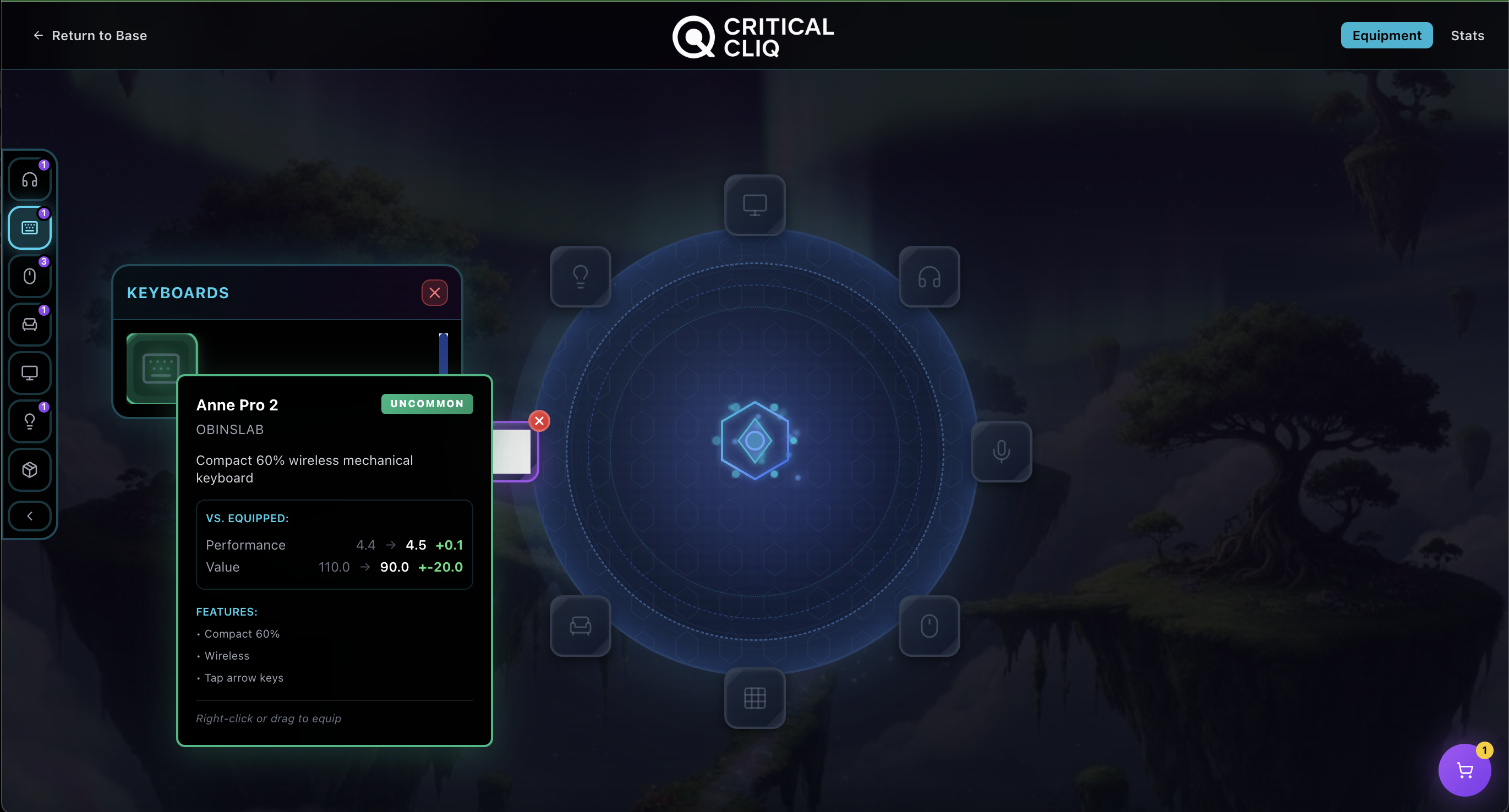
Task: Dismiss the Keyboards panel
Action: click(434, 293)
